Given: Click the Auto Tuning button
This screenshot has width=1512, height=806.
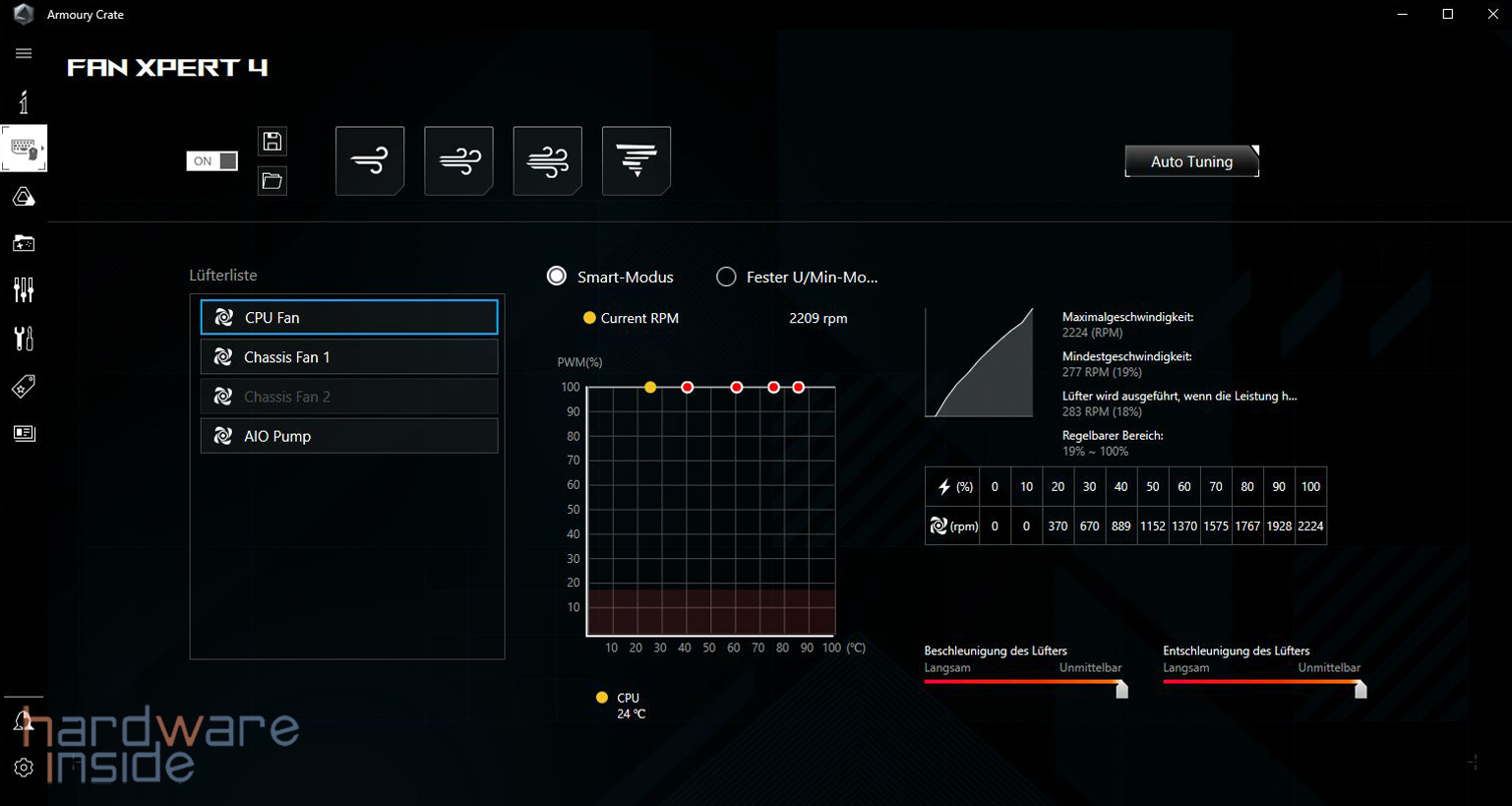Looking at the screenshot, I should coord(1191,161).
